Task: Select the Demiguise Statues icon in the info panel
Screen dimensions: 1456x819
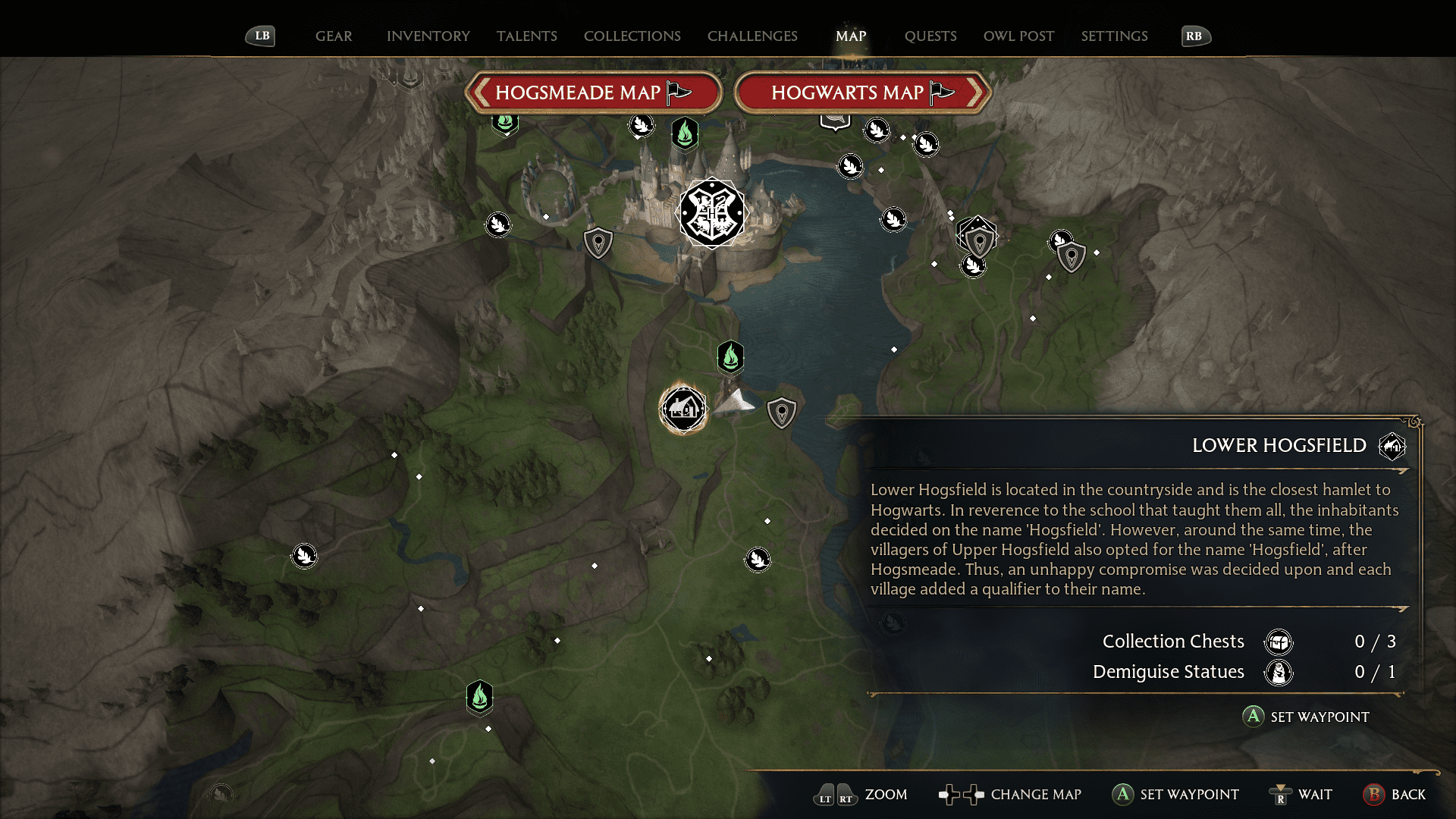Action: (x=1278, y=672)
